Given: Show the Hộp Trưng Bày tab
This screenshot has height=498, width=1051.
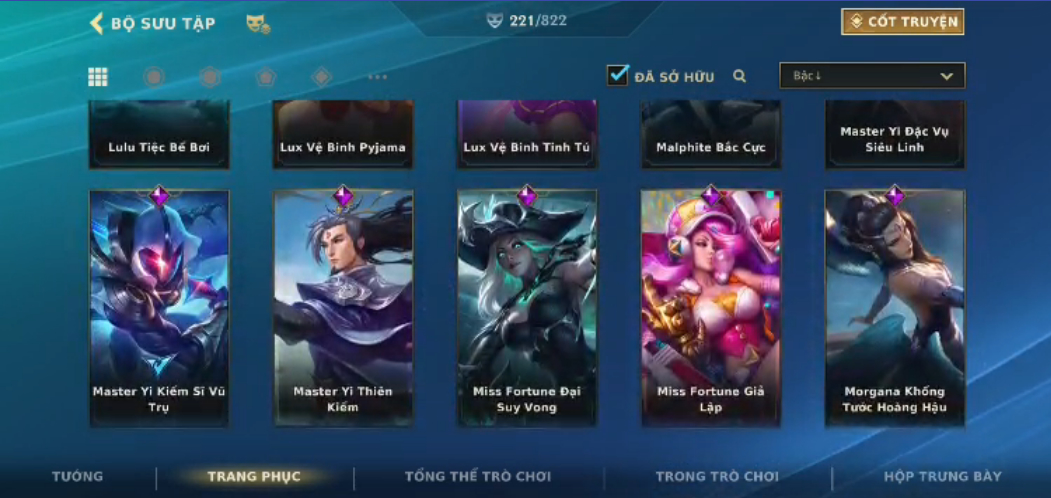Looking at the screenshot, I should pyautogui.click(x=942, y=477).
